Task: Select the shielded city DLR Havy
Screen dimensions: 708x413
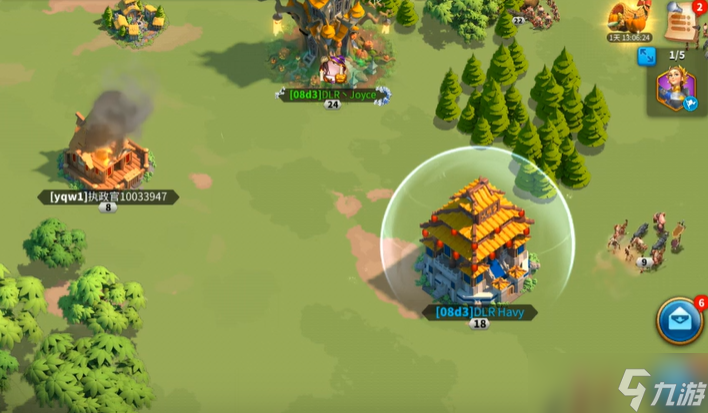Action: click(x=476, y=241)
